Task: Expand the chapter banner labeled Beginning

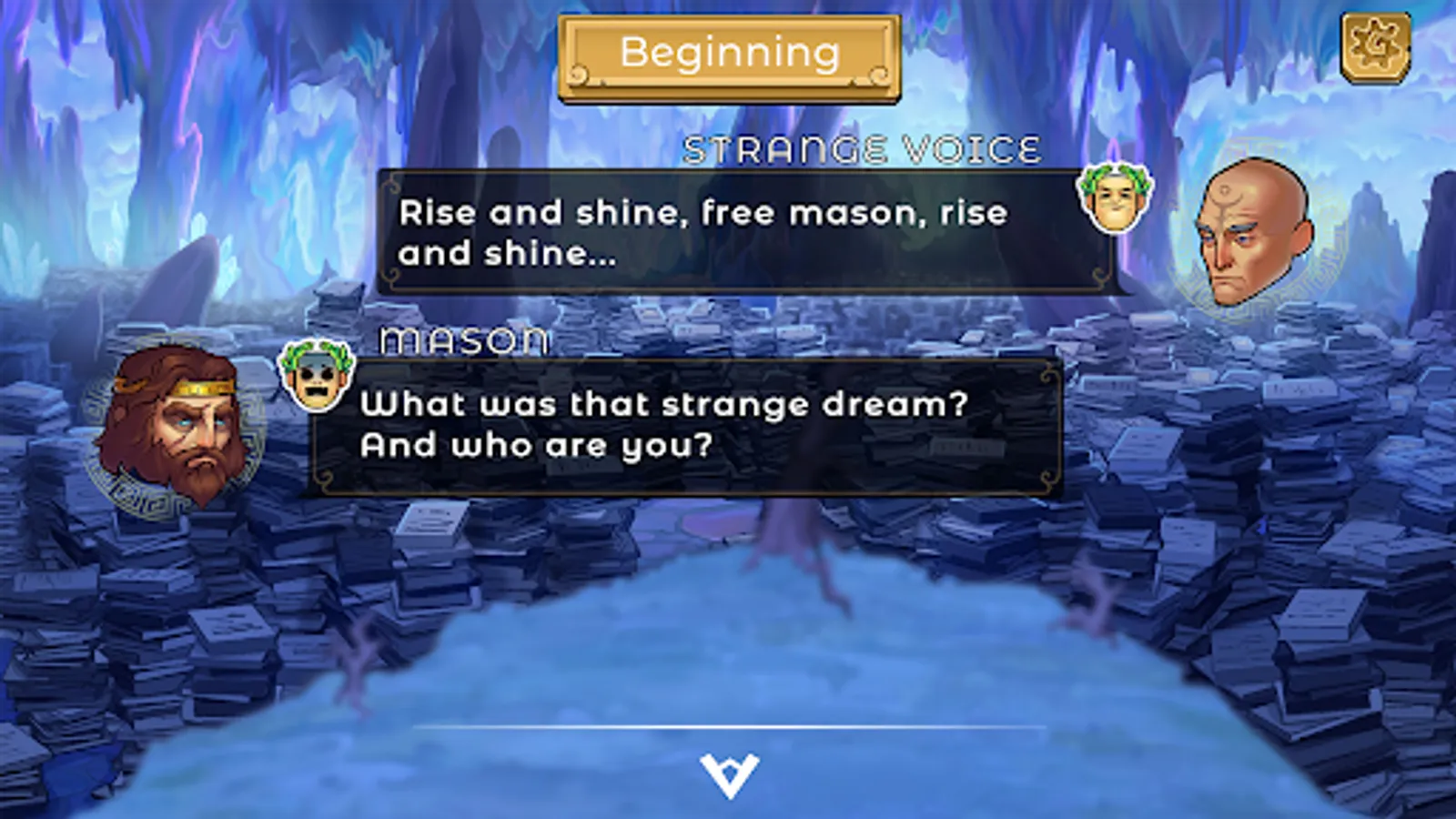Action: coord(728,52)
